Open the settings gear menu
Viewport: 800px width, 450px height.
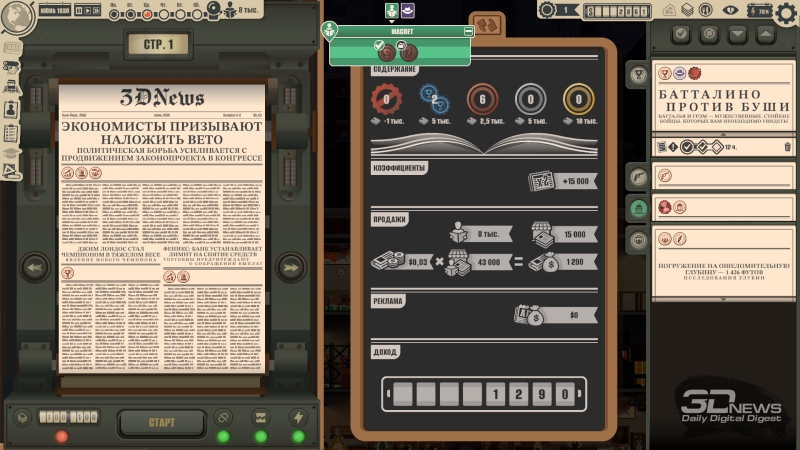pos(786,12)
